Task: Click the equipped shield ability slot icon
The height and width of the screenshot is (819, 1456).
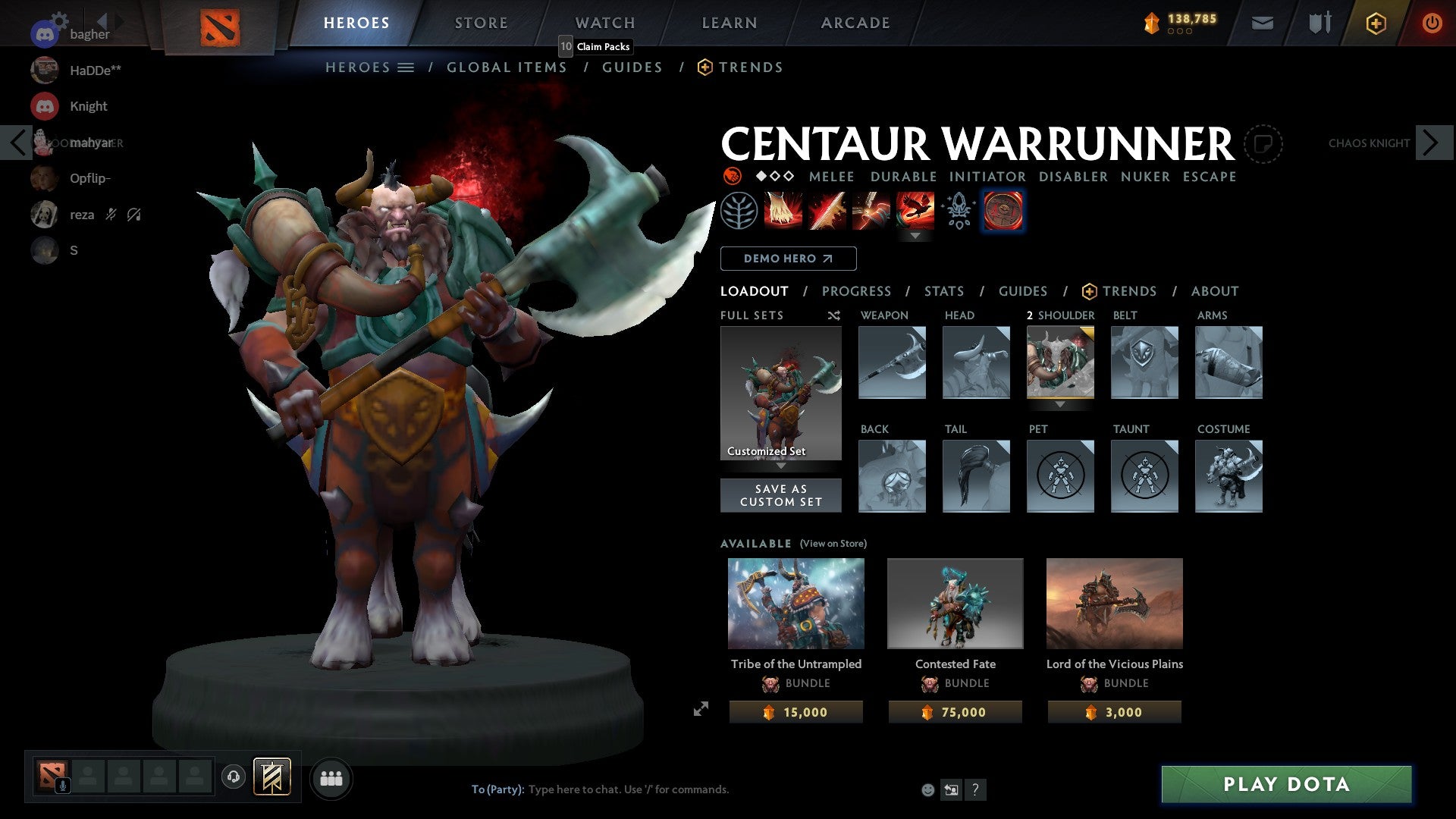Action: (x=1003, y=211)
